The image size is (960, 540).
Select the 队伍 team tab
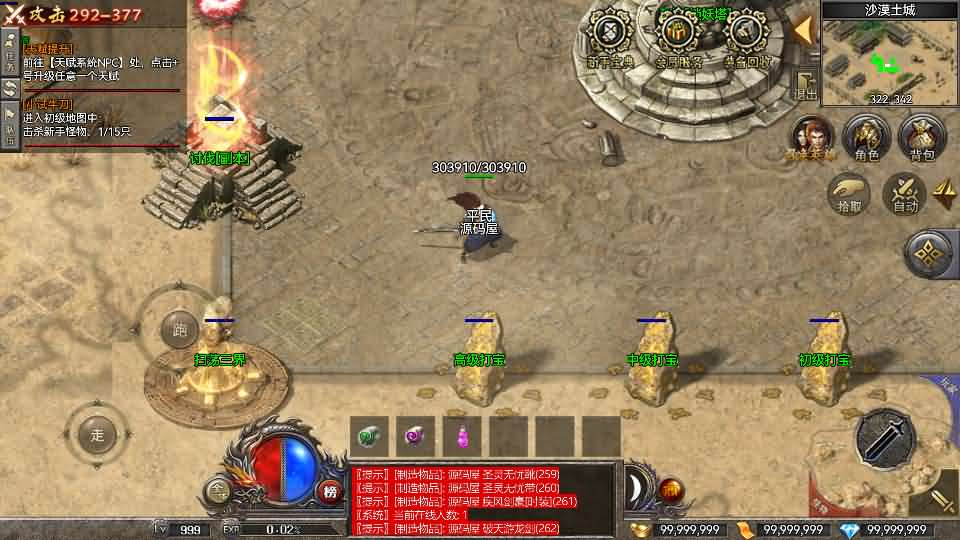[9, 126]
